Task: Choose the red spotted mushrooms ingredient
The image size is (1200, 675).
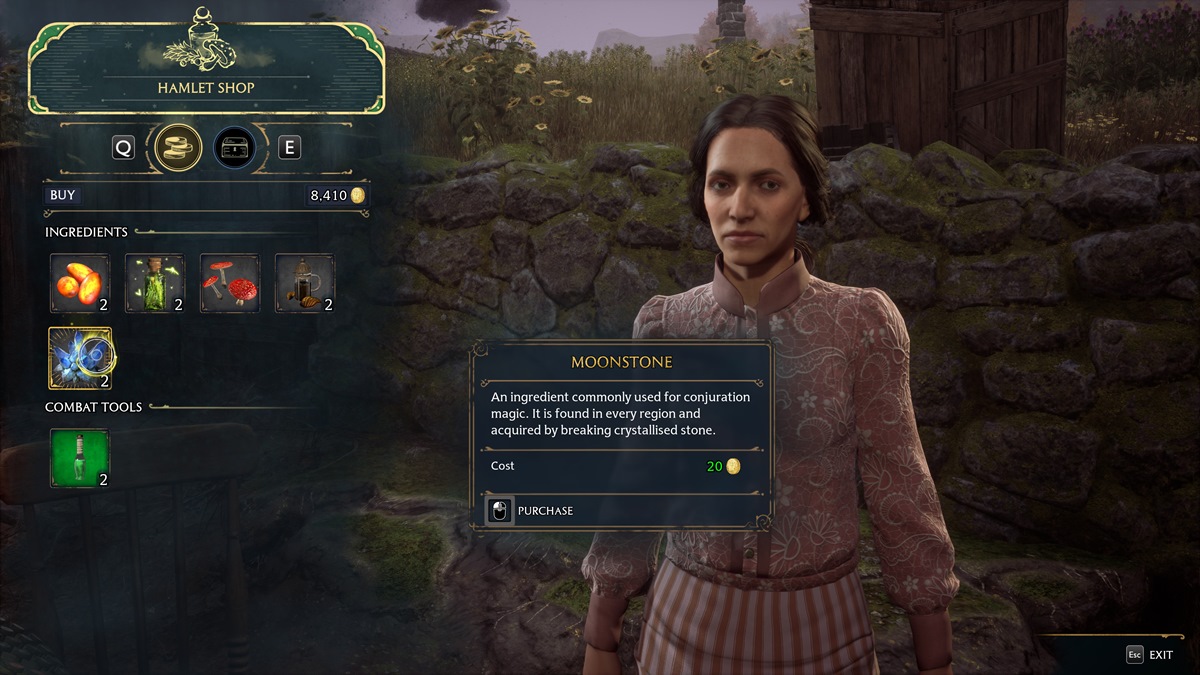Action: point(230,283)
